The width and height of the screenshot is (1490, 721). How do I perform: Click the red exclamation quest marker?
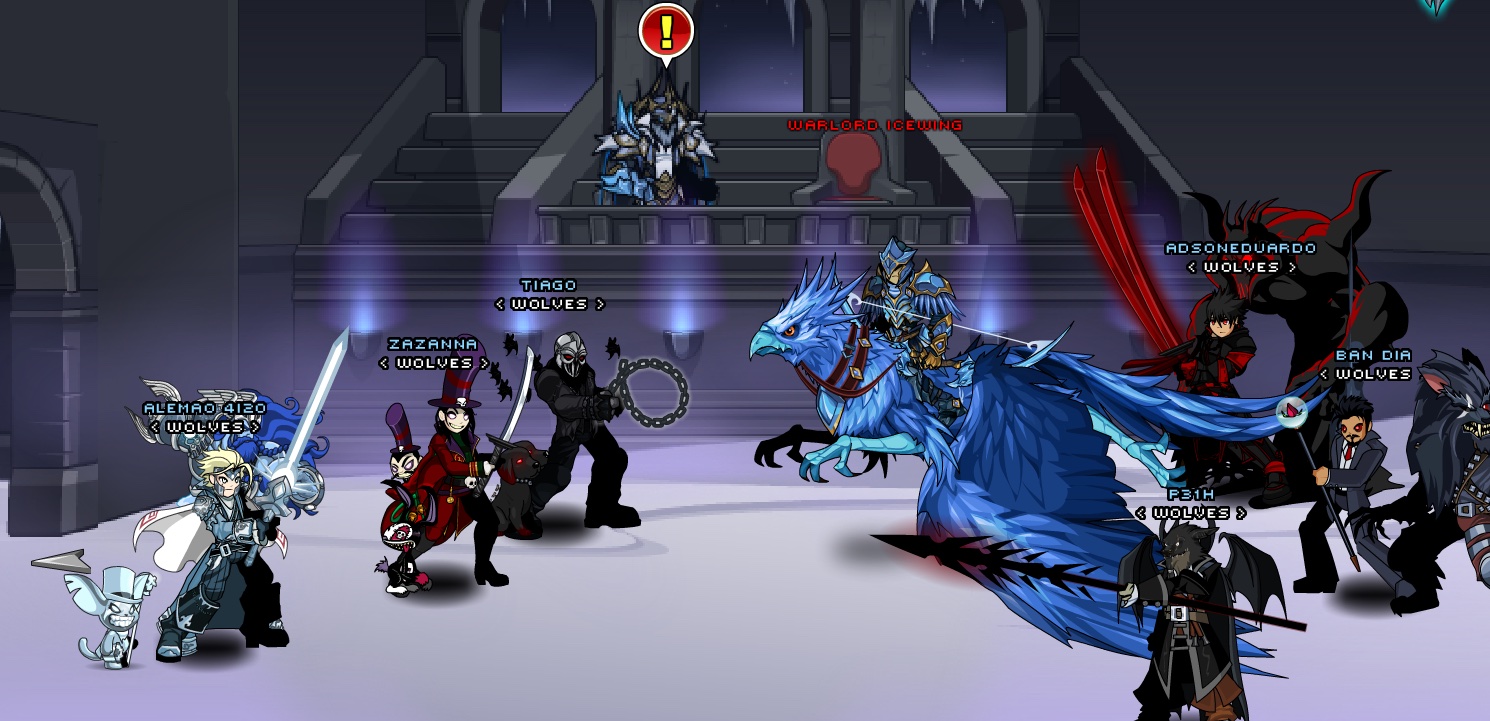pyautogui.click(x=665, y=31)
